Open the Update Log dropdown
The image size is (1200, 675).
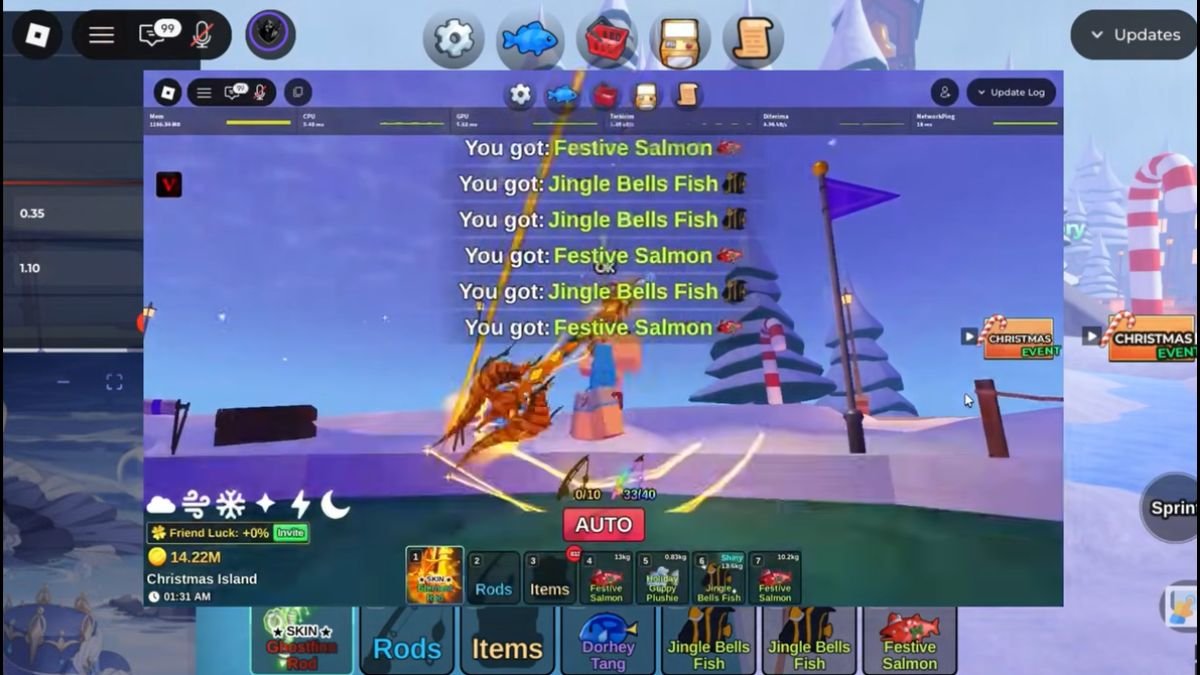(1010, 92)
